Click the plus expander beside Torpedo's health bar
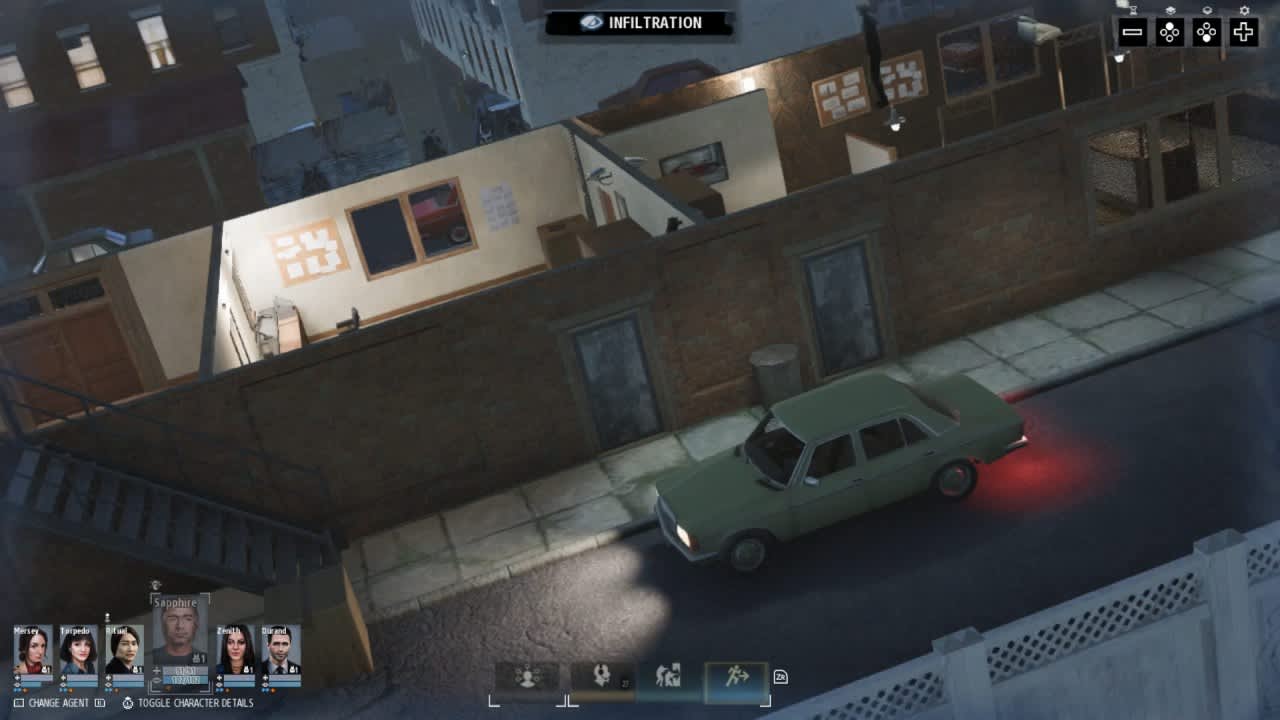The height and width of the screenshot is (720, 1280). pos(61,676)
